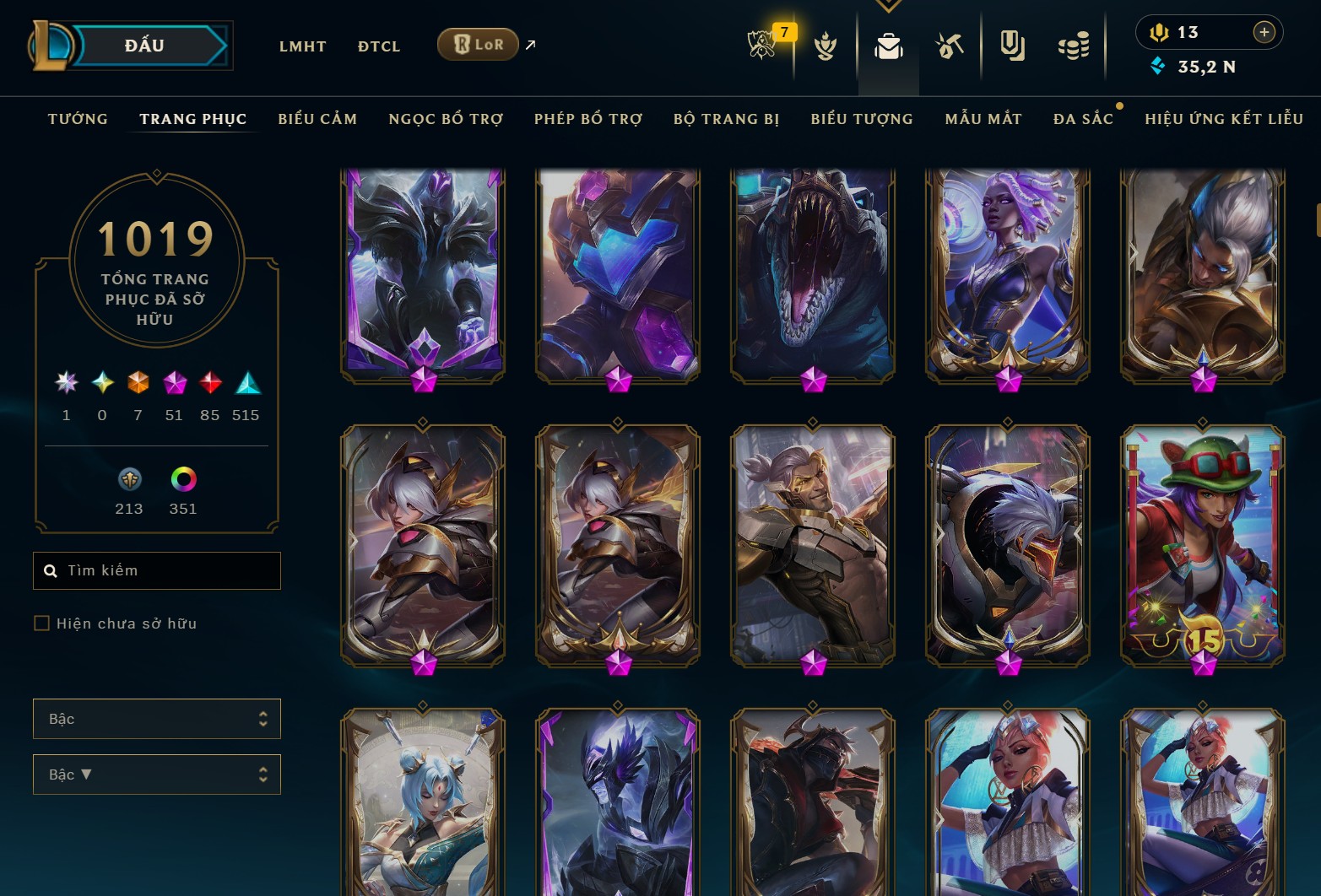
Task: Open the collection briefcase icon
Action: [x=888, y=46]
